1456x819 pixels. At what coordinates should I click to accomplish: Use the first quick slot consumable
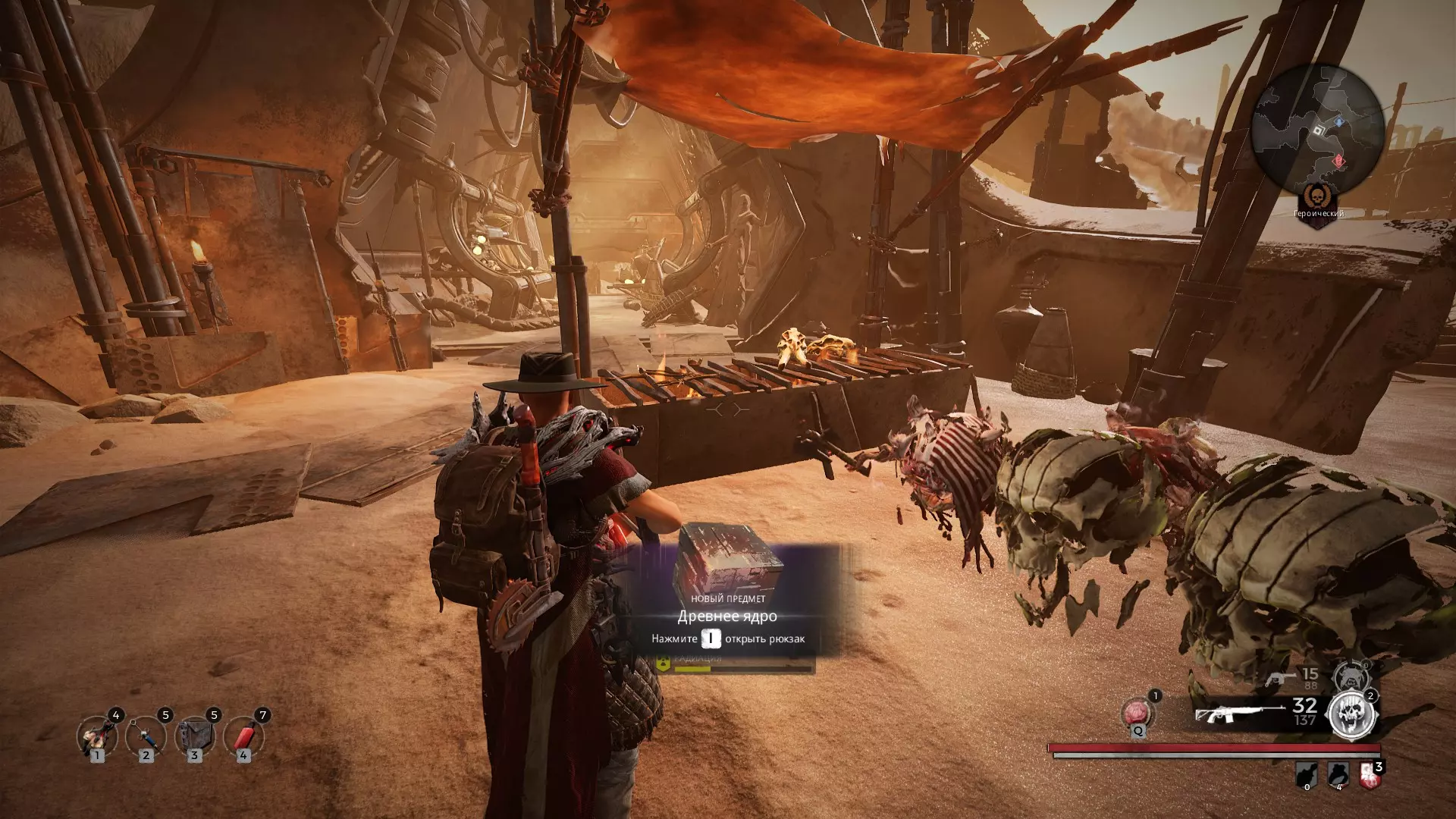pyautogui.click(x=97, y=735)
